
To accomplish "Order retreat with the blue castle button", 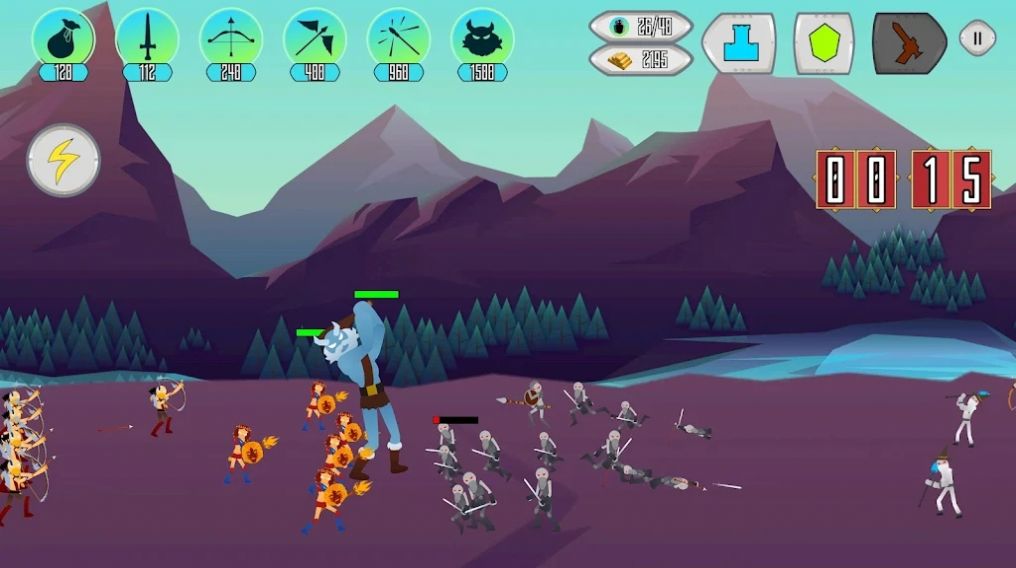I will point(739,42).
